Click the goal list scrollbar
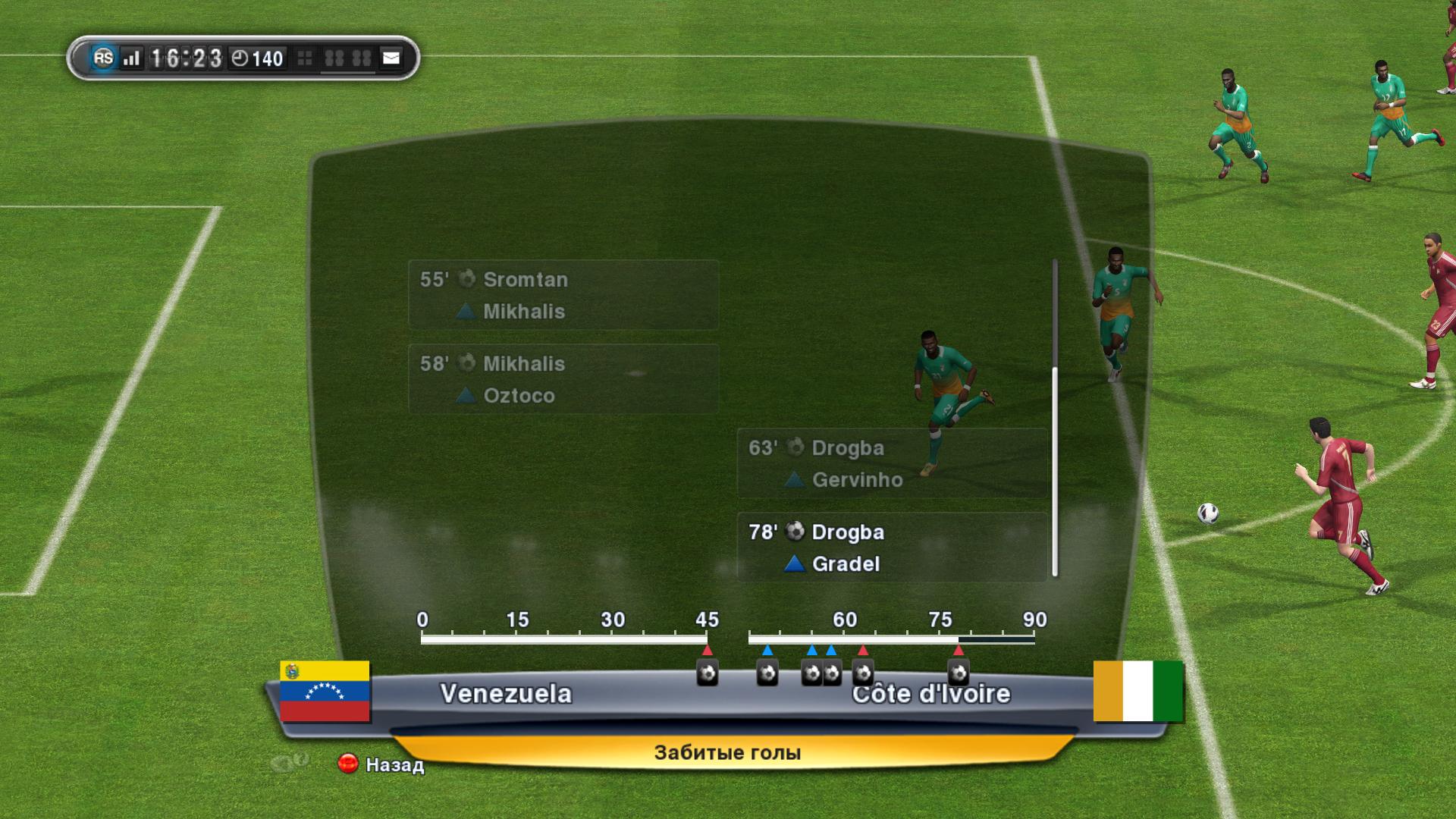 pyautogui.click(x=1054, y=470)
